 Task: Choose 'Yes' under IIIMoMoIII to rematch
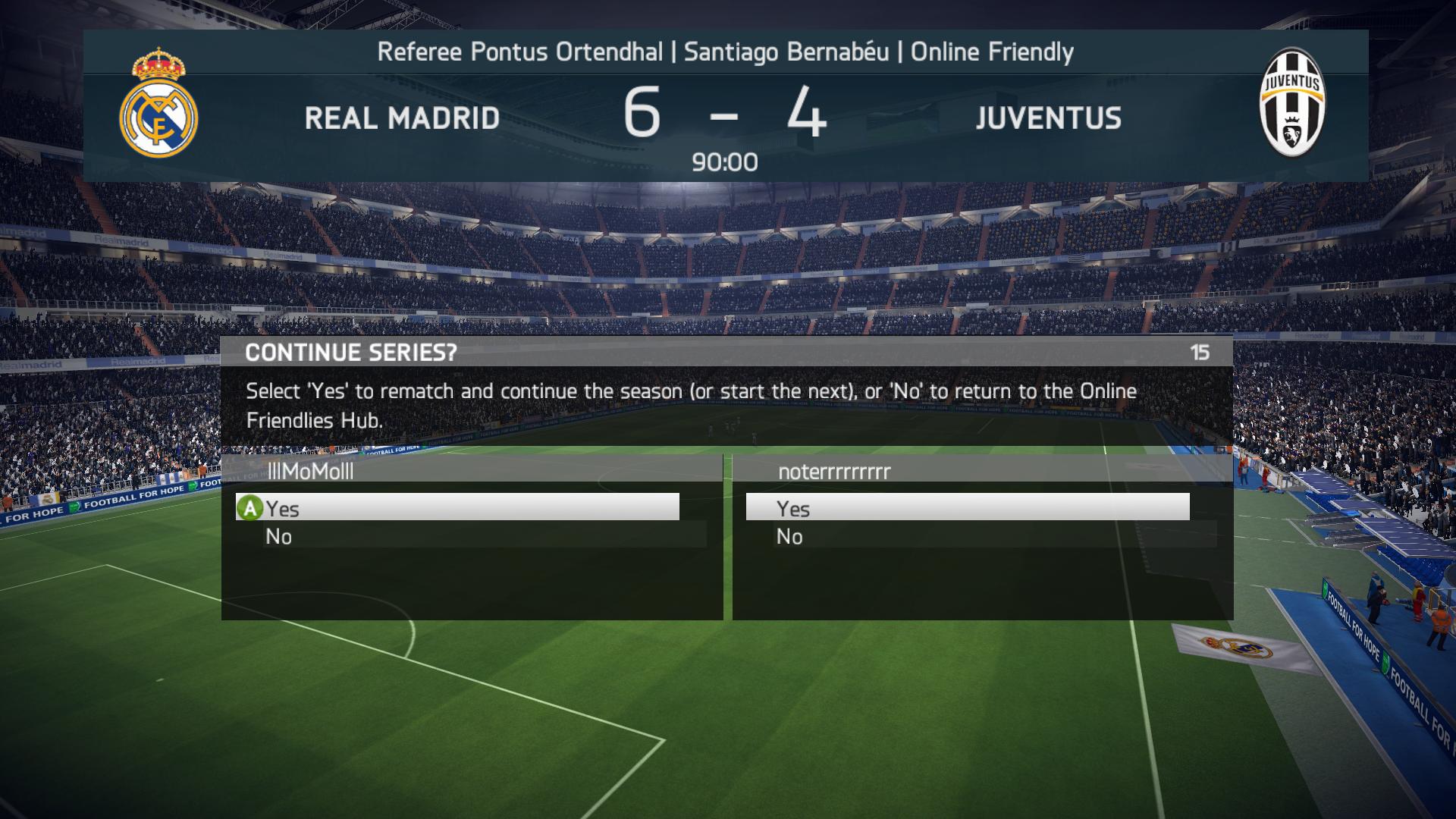(x=457, y=507)
